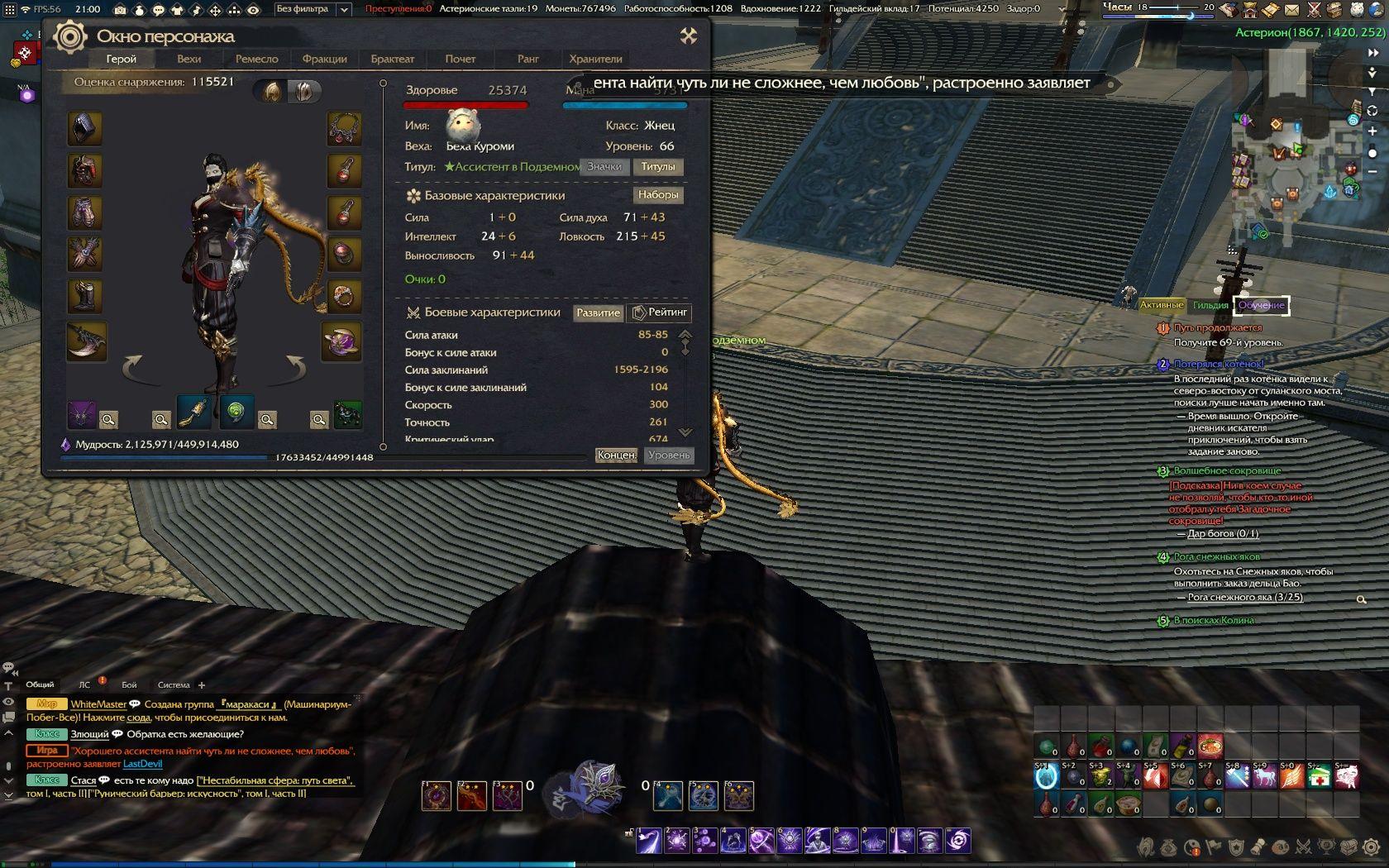This screenshot has height=868, width=1389.
Task: Open the Развитие combat stats
Action: pos(598,312)
